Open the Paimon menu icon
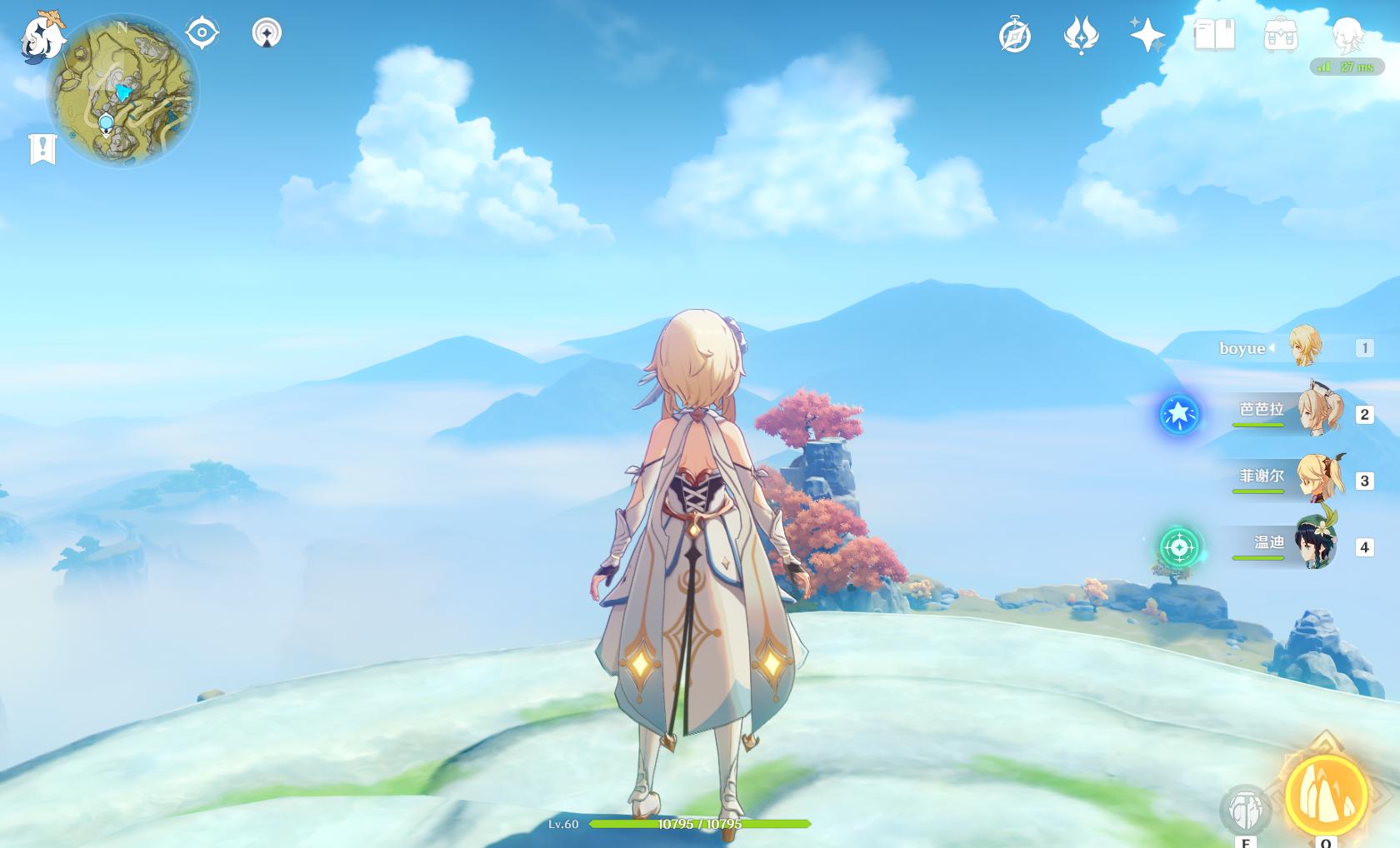 click(x=43, y=35)
